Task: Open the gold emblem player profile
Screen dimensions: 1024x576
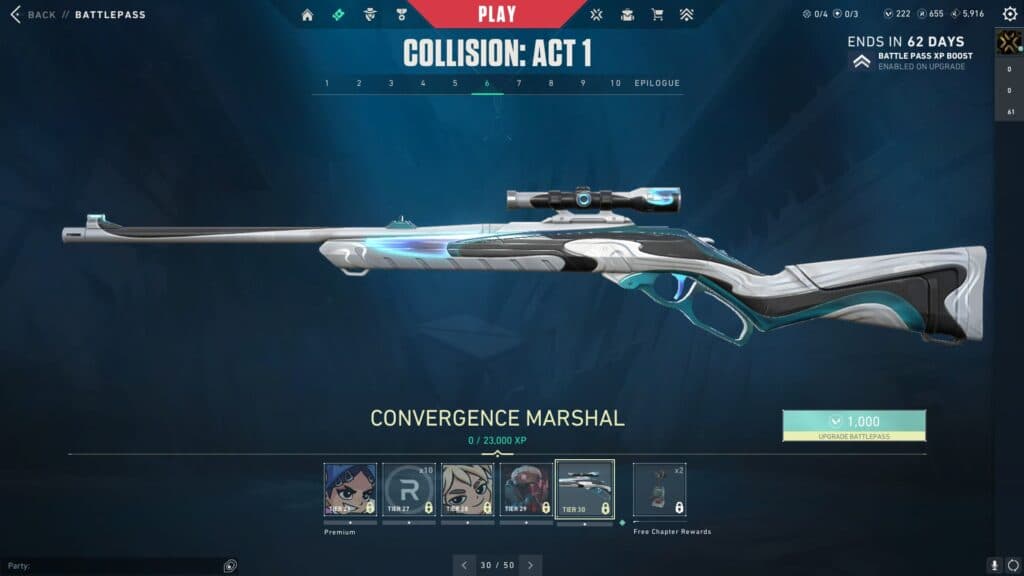Action: (1008, 42)
